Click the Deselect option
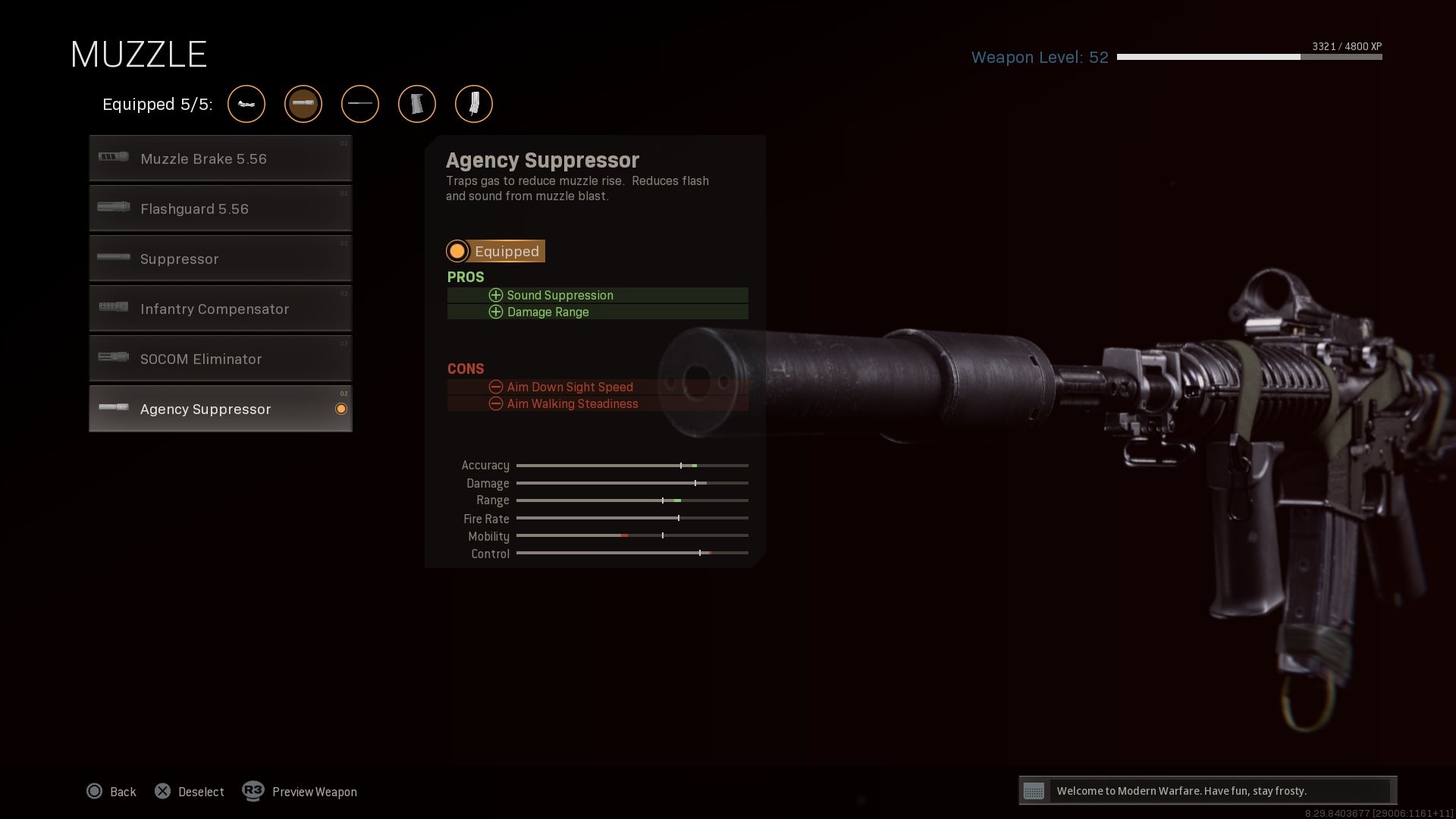 [190, 792]
